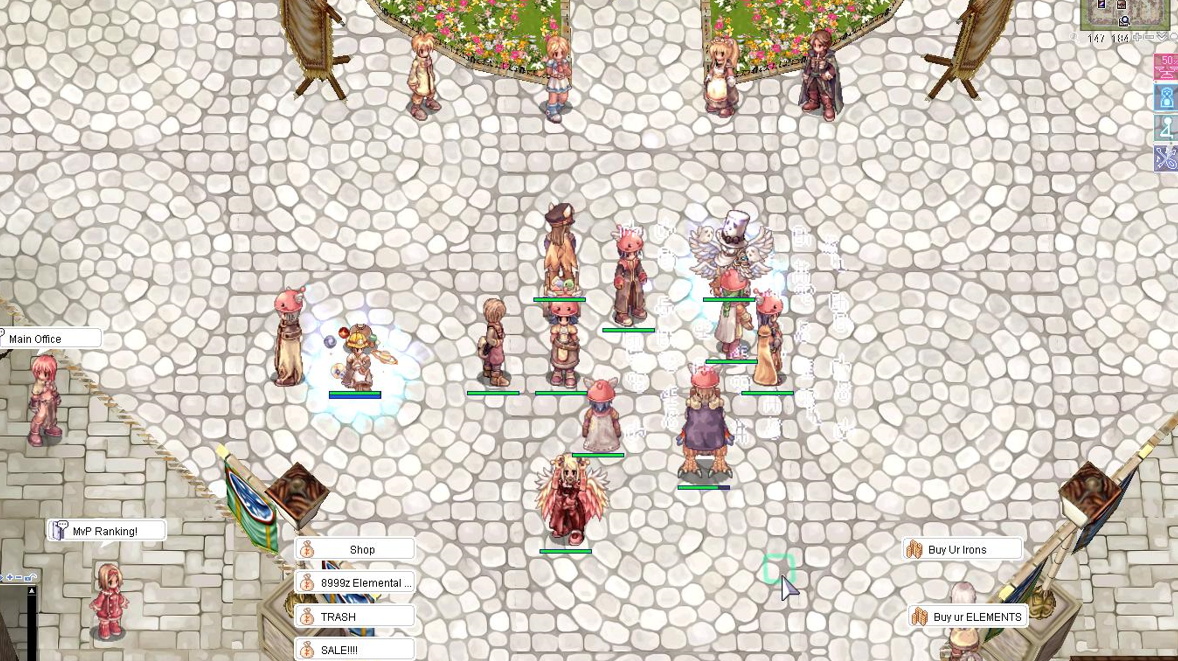
Task: Zoom in the minimap with plus button
Action: (1137, 38)
